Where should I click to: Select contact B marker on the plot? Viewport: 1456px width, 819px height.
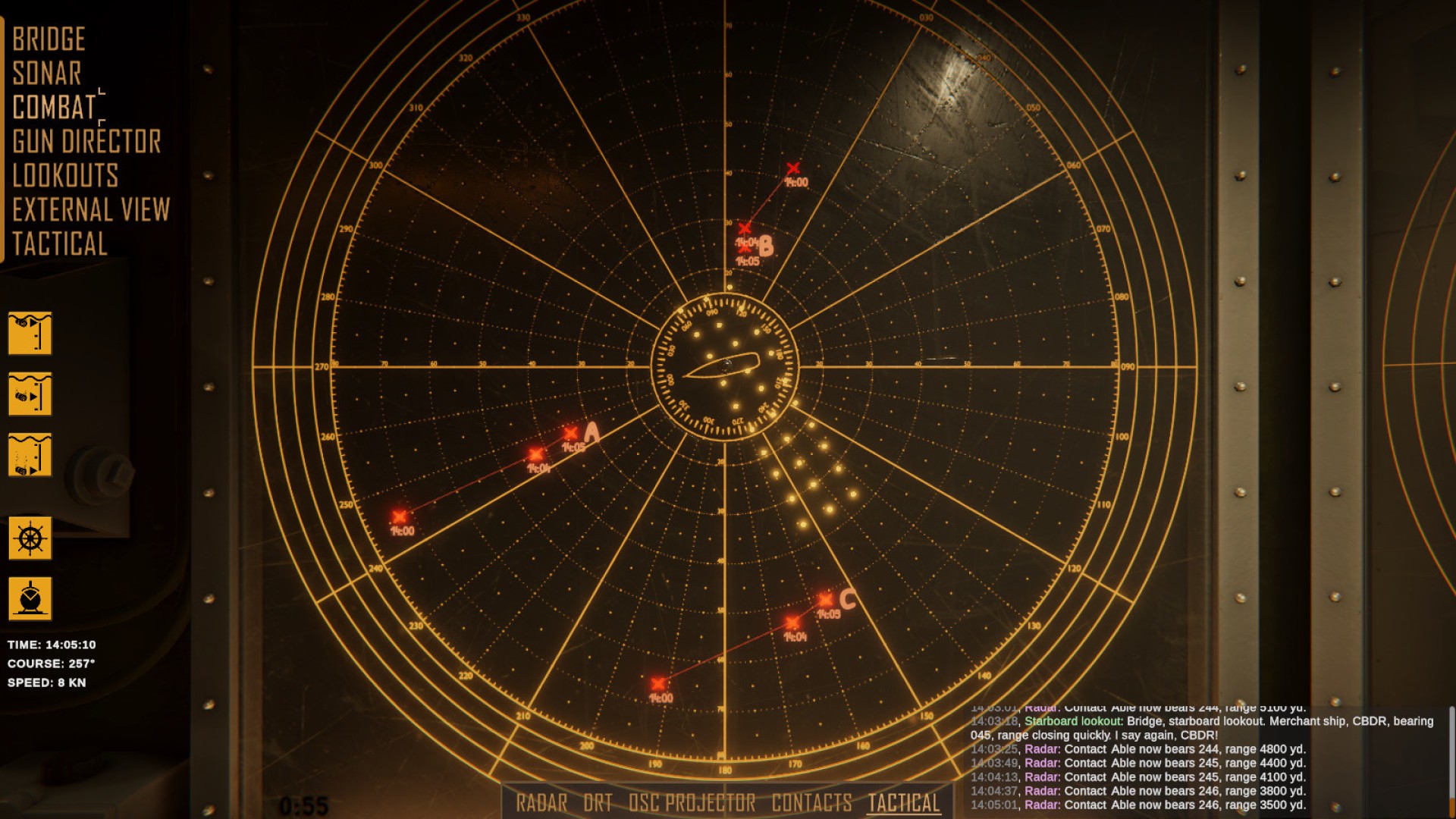[745, 246]
